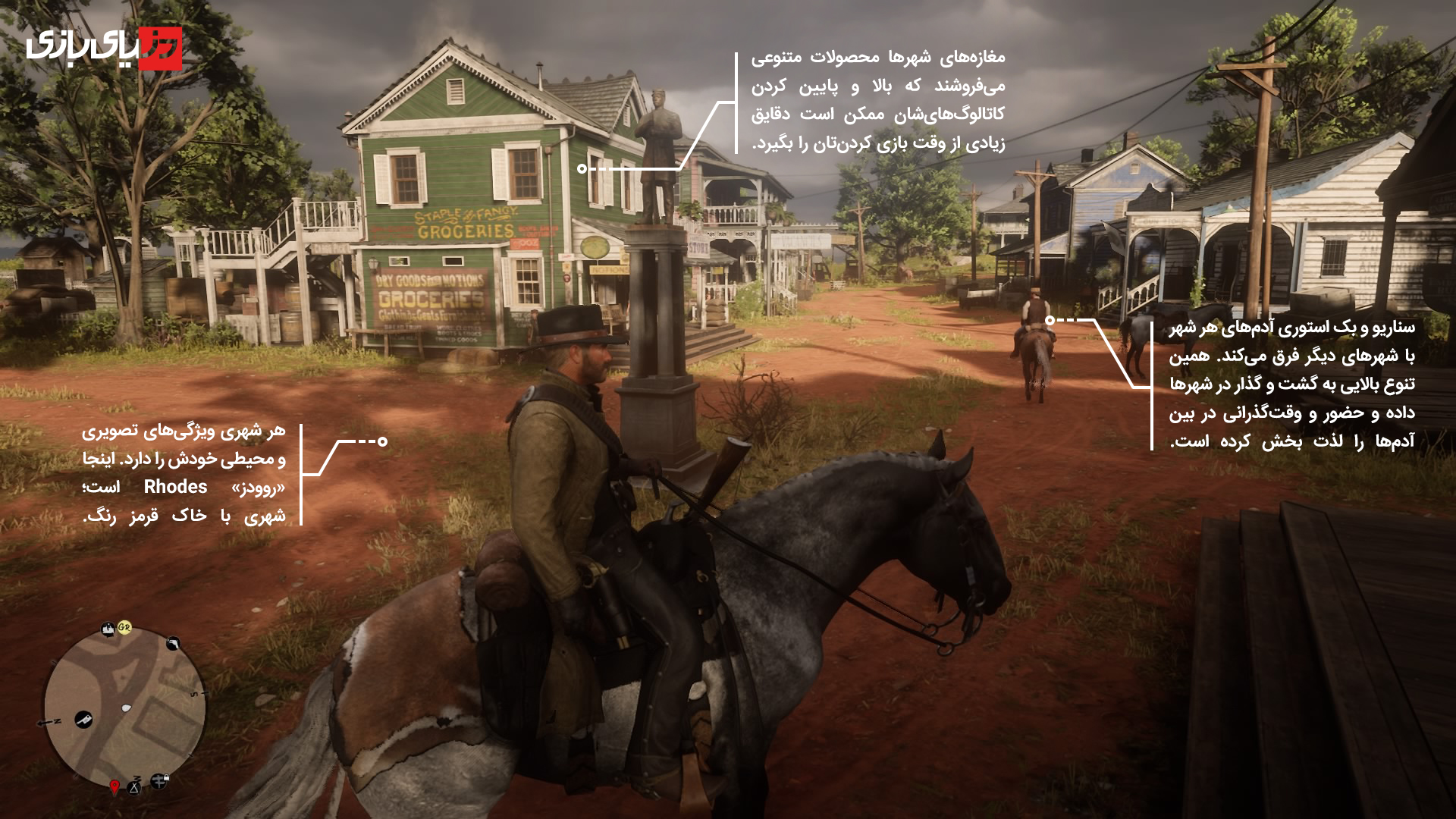Click the red waypoint pin under the minimap
This screenshot has height=819, width=1456.
coord(115,786)
